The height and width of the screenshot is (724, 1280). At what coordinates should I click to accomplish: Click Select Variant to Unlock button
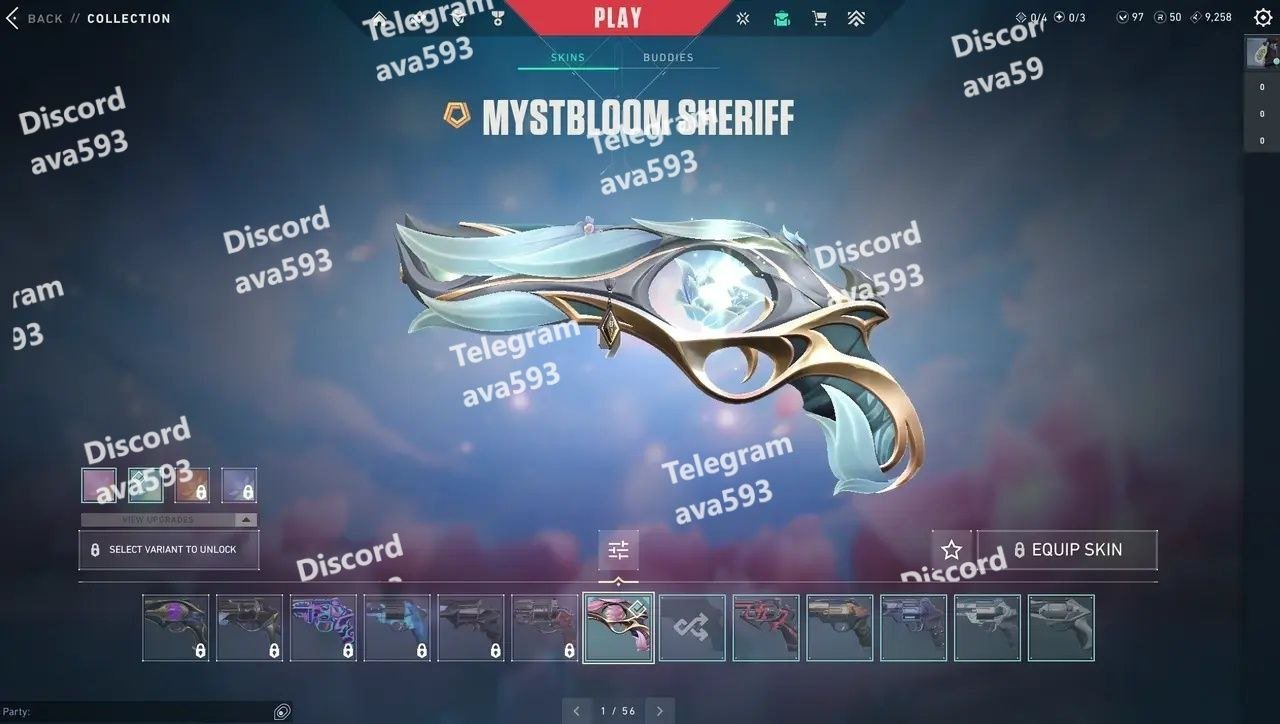coord(169,550)
